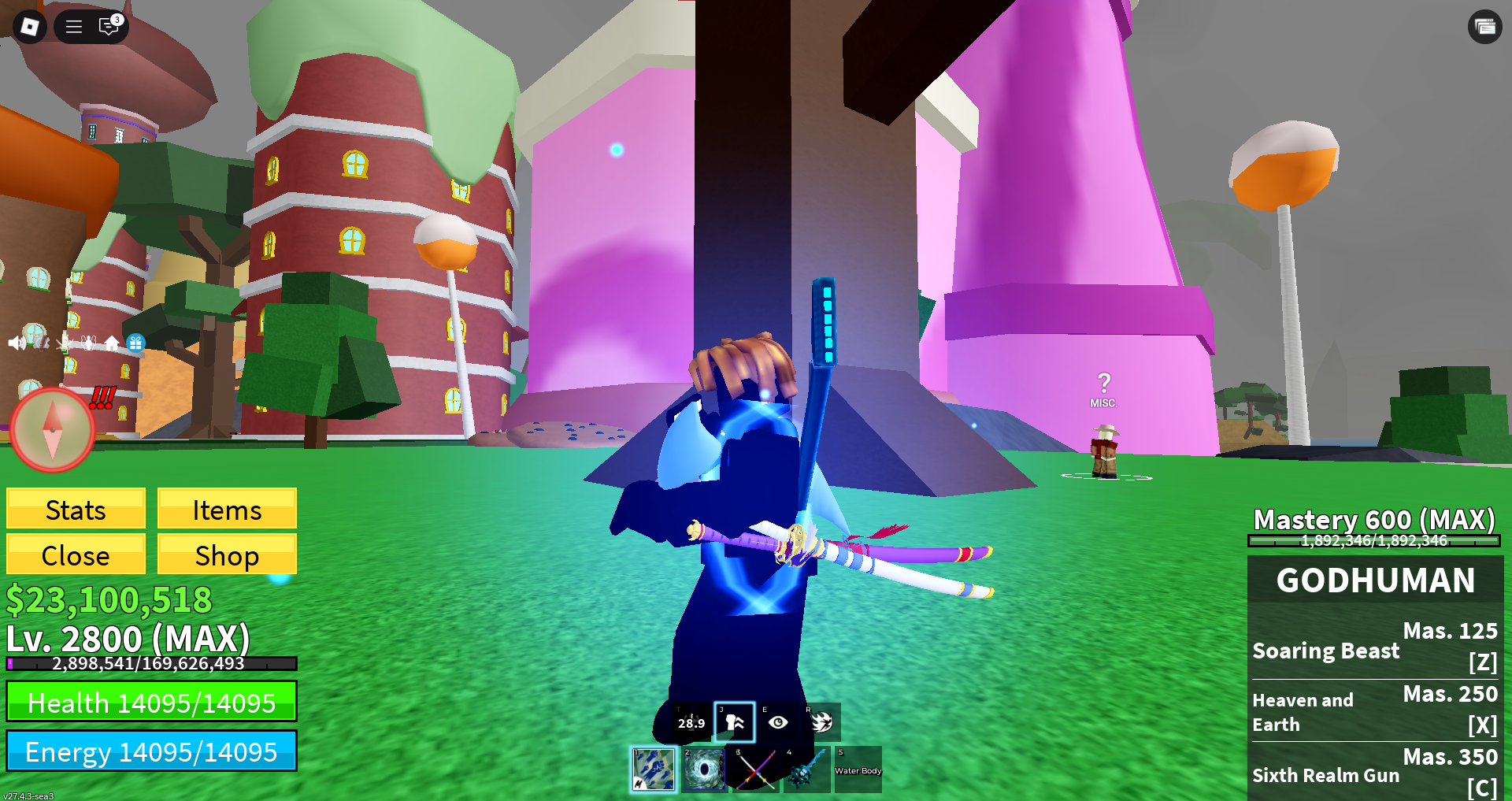
Task: Equip the blue spiked gun slot
Action: (x=806, y=769)
